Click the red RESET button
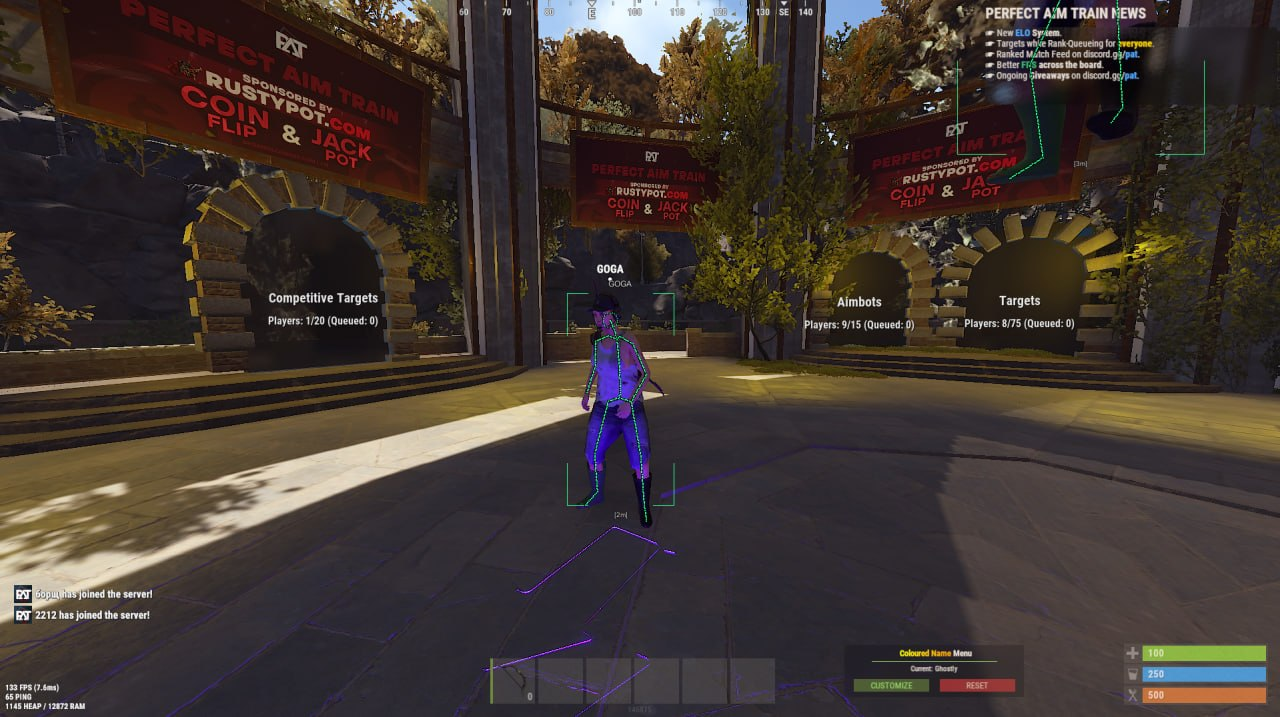The height and width of the screenshot is (717, 1280). 977,686
